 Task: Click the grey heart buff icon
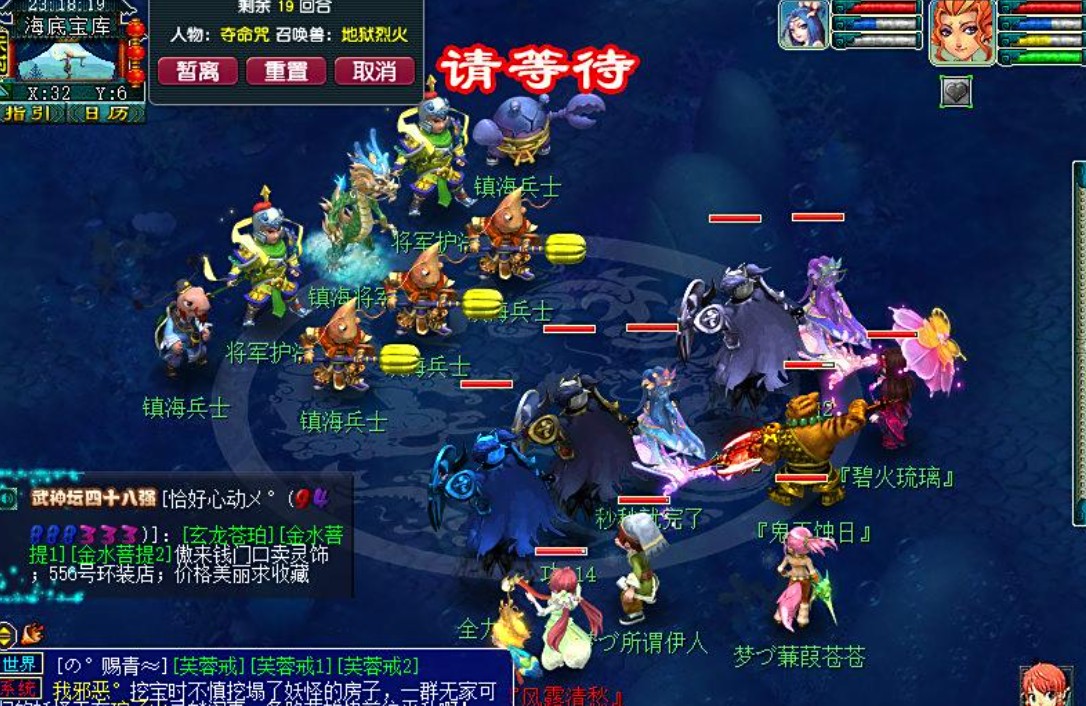955,92
